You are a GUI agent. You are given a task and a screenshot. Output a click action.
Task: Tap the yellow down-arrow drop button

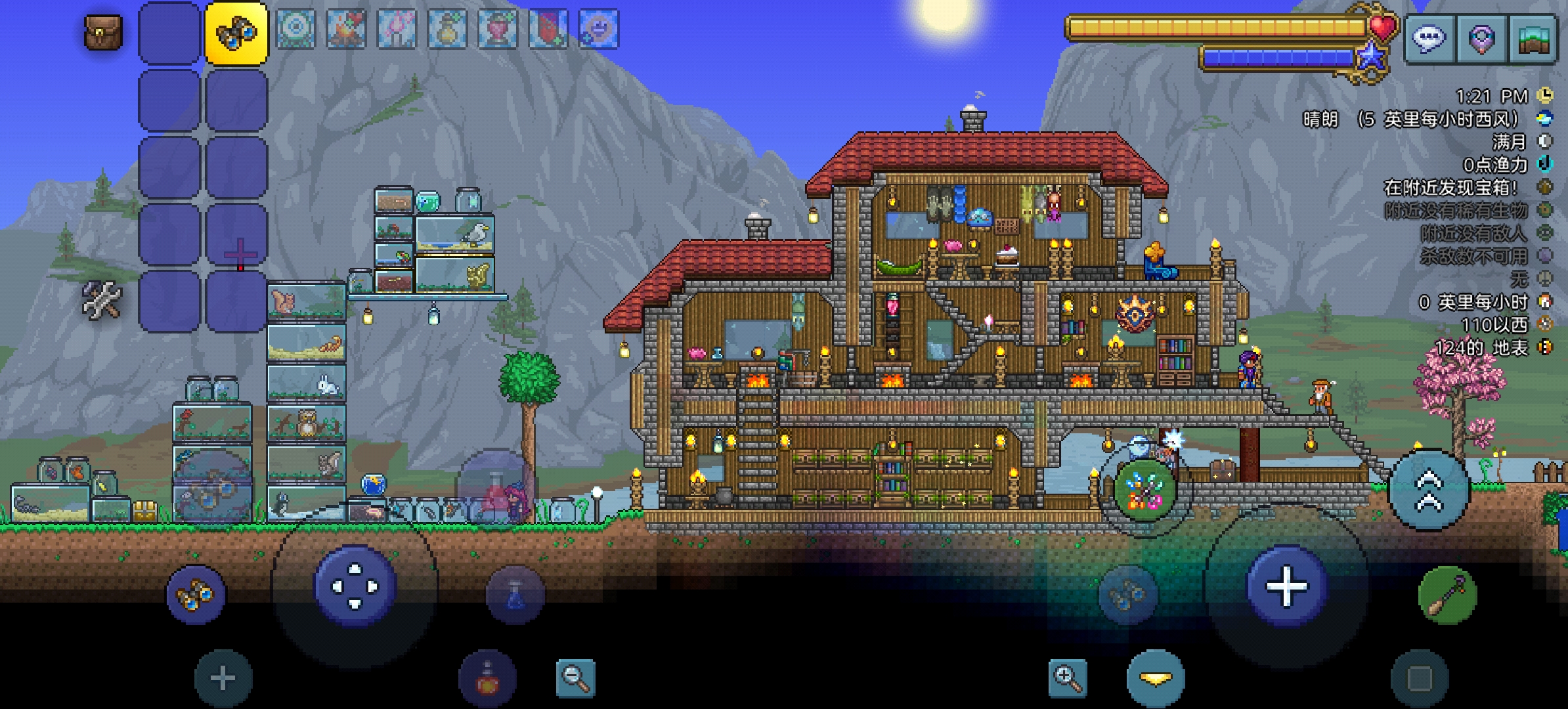[1156, 679]
